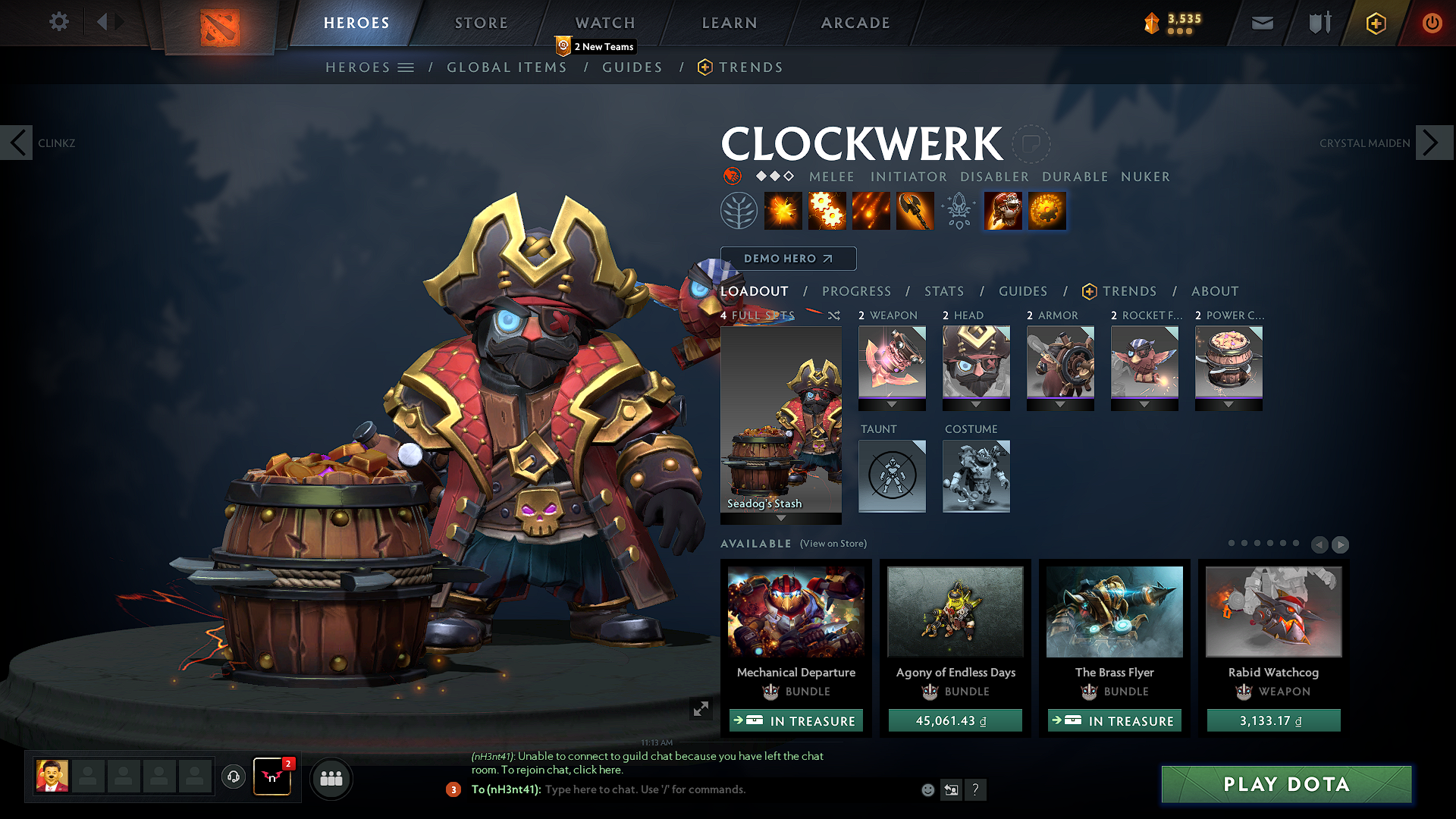
Task: Expand the Seadog's Stash set dropdown arrow
Action: click(x=780, y=519)
